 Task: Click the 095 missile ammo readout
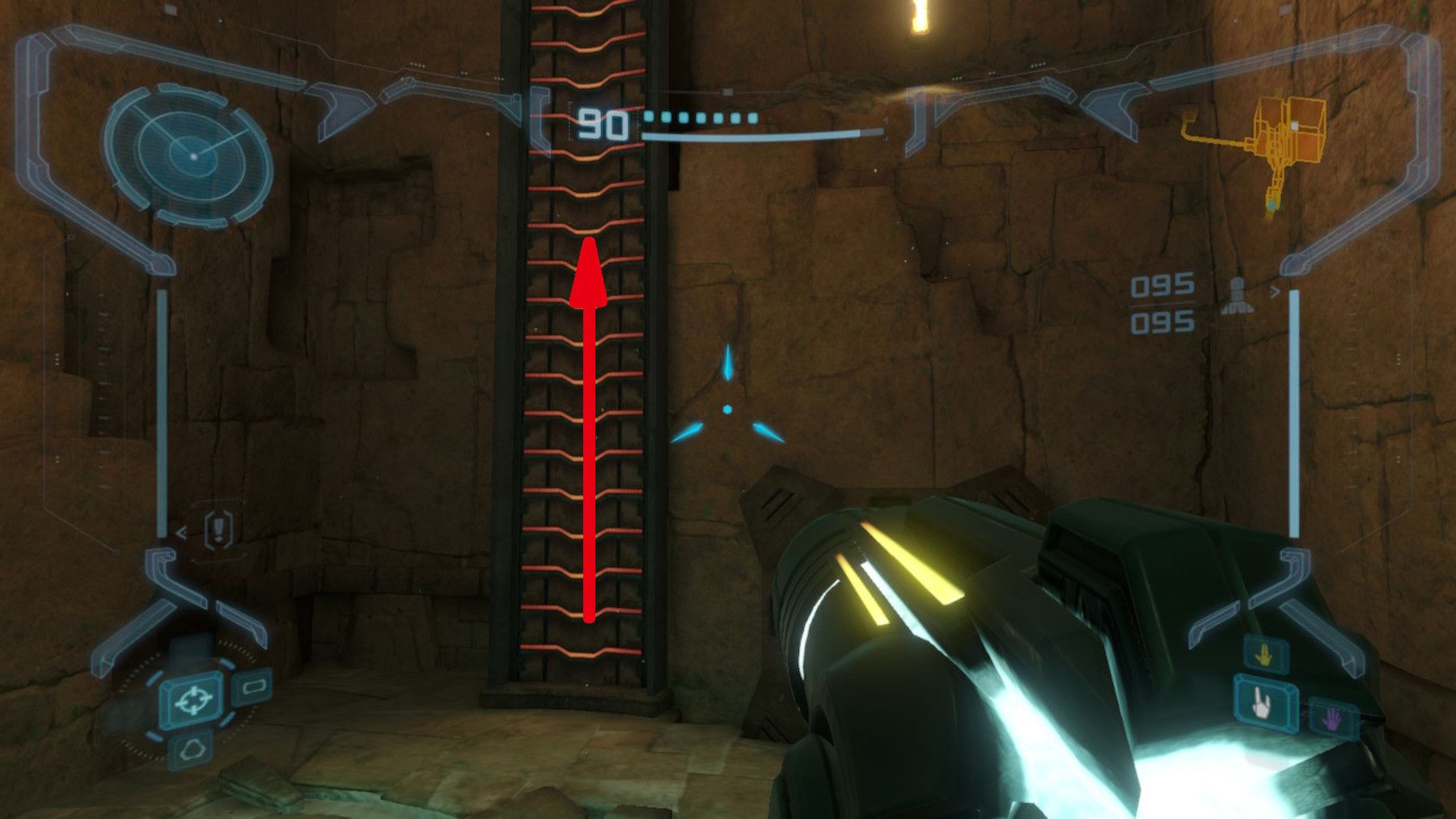[x=1162, y=284]
